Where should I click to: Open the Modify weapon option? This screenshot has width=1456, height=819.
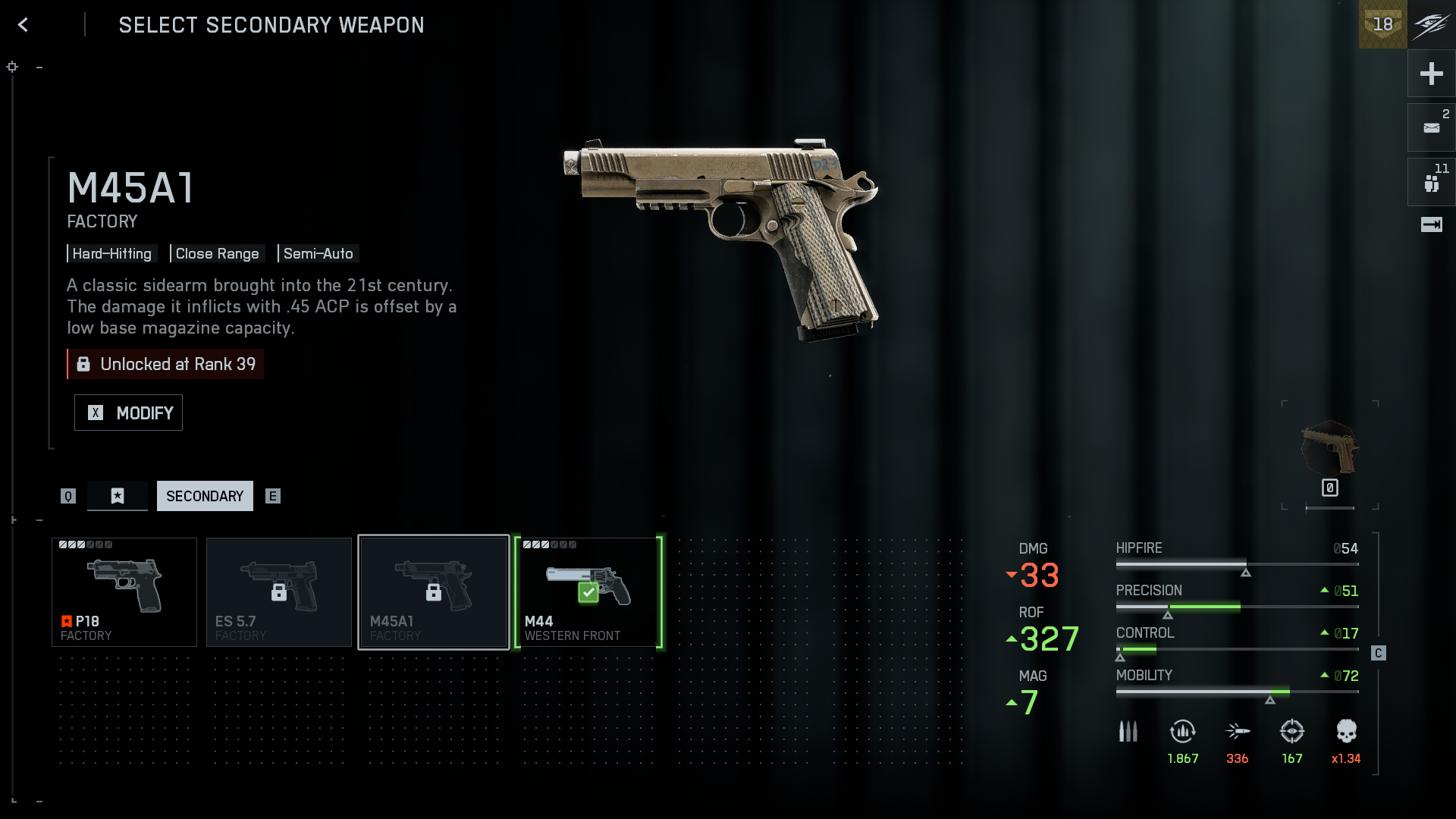click(x=128, y=413)
